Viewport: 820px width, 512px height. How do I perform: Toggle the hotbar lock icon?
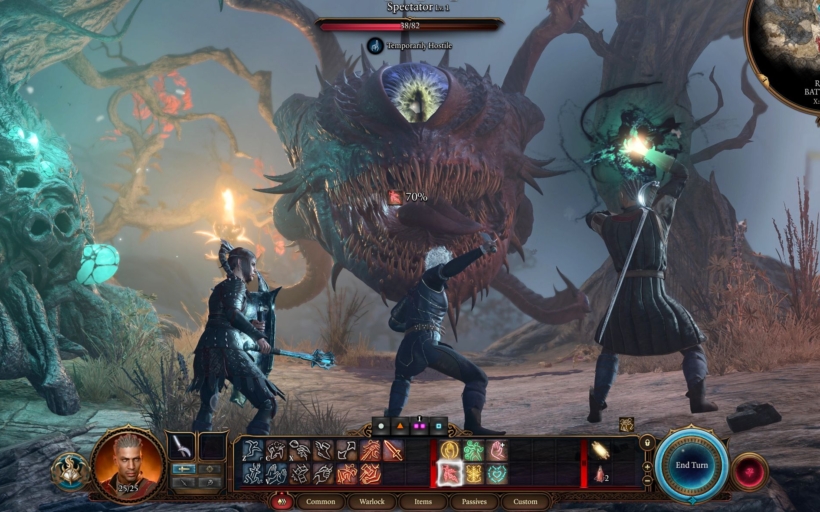pyautogui.click(x=647, y=443)
